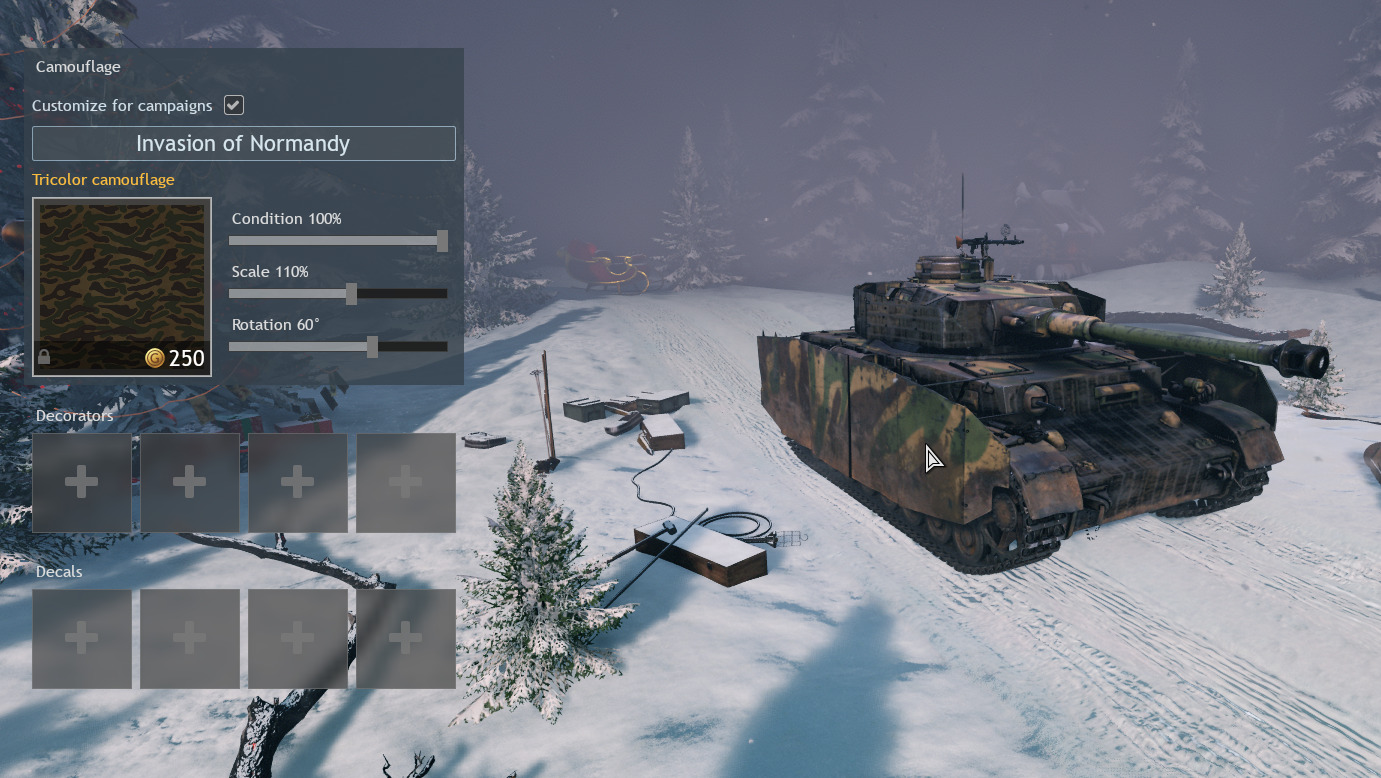The image size is (1381, 778).
Task: Select the Tricolor camouflage thumbnail
Action: (x=122, y=287)
